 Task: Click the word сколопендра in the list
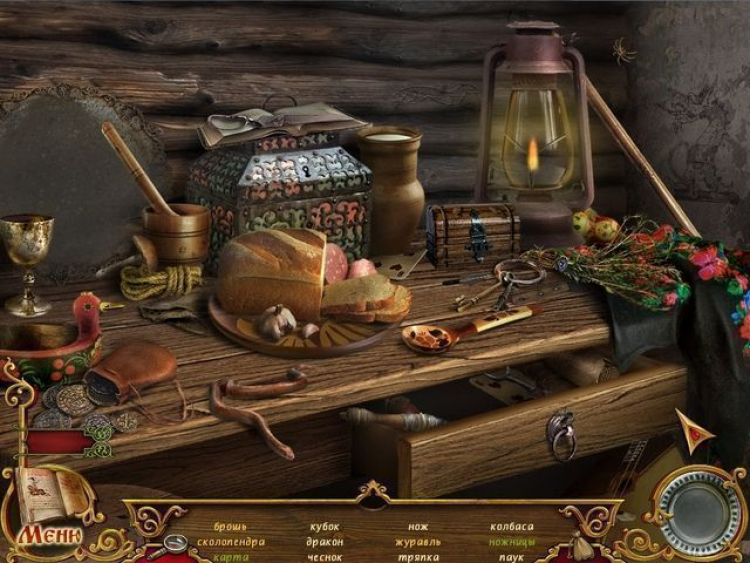pyautogui.click(x=230, y=542)
